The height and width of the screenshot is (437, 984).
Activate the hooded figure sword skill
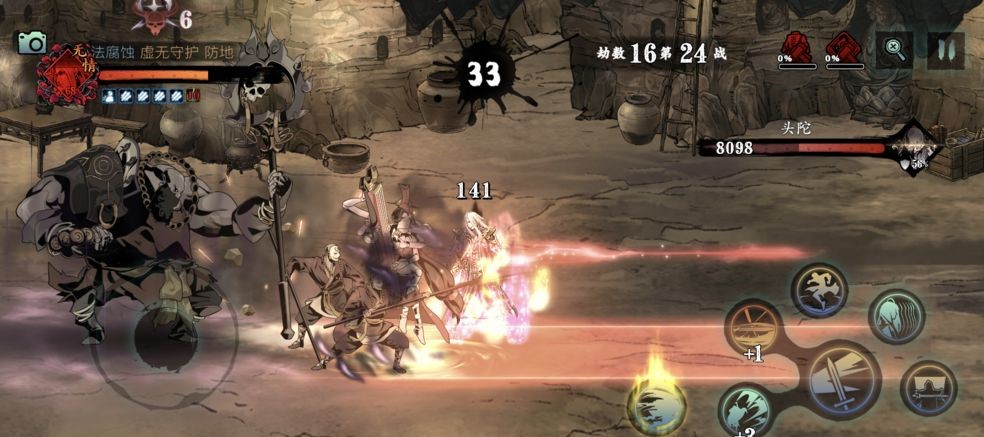pos(928,386)
